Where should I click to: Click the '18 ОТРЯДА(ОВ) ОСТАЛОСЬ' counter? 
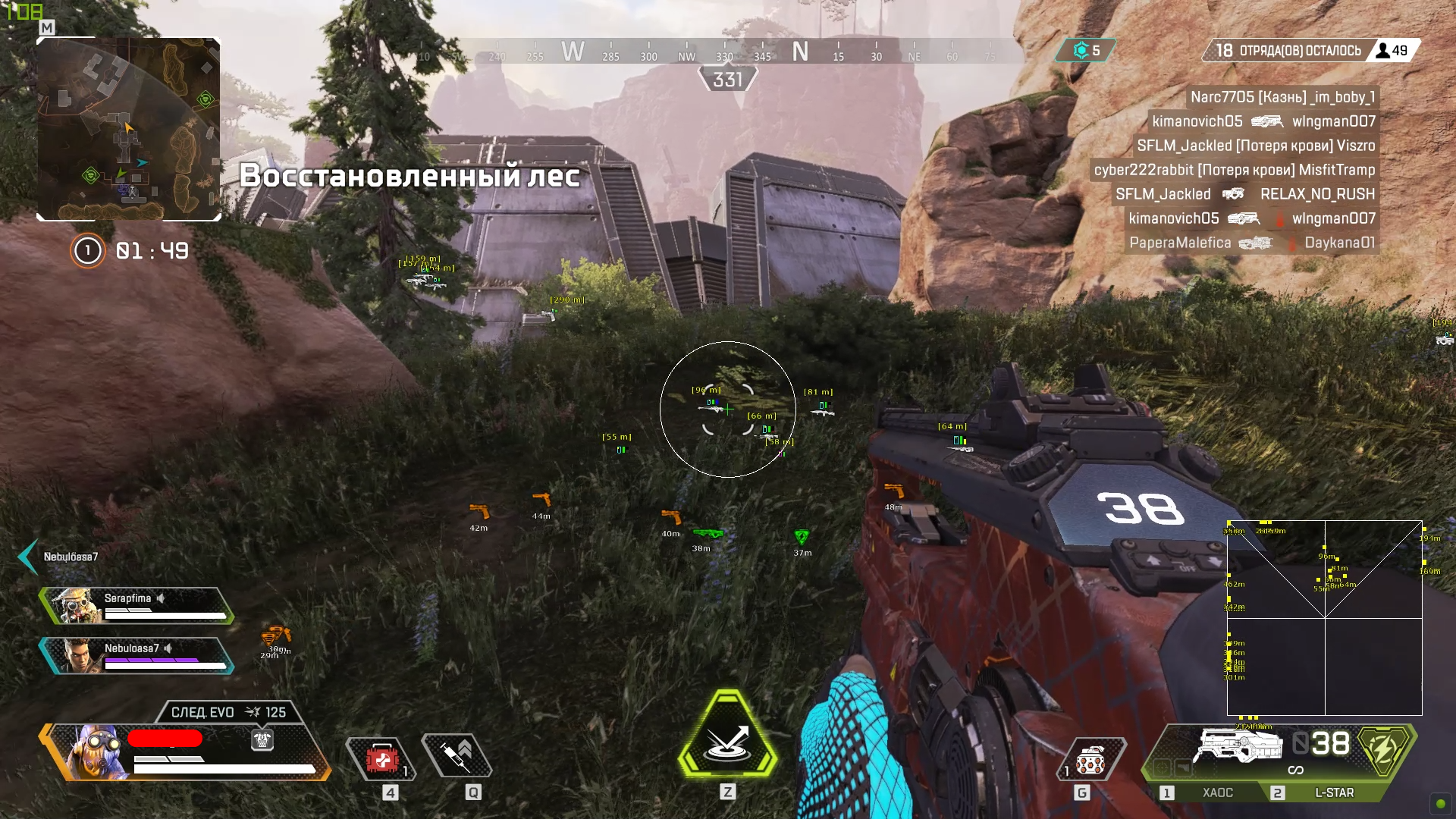(1281, 50)
